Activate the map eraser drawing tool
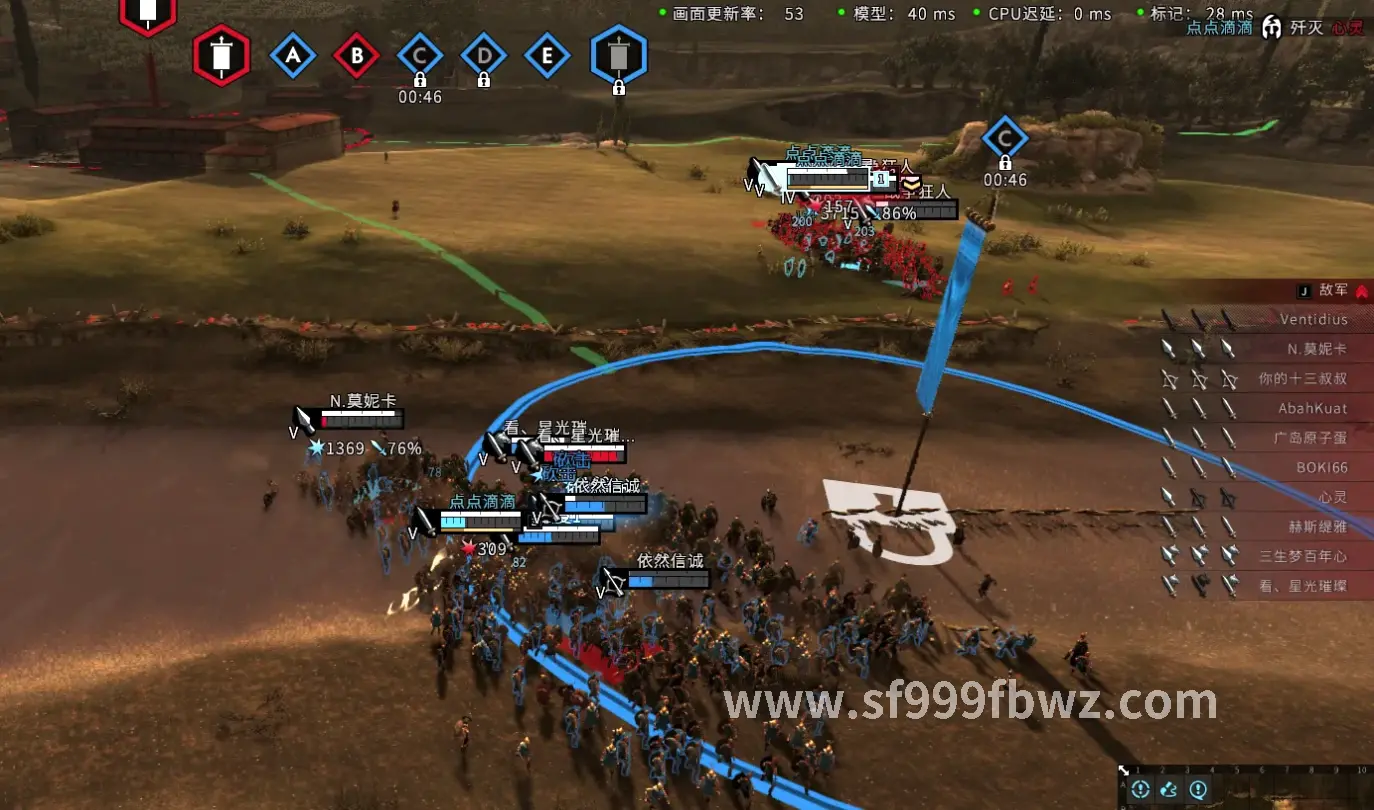Viewport: 1374px width, 810px height. (1169, 790)
